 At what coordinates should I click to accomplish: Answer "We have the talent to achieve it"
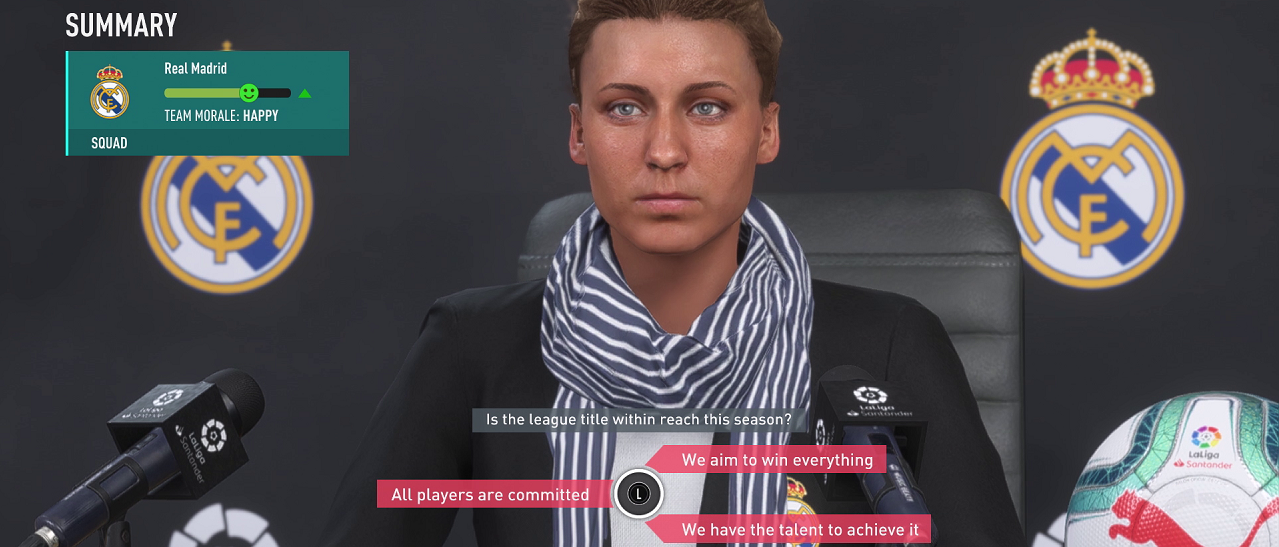click(x=790, y=529)
